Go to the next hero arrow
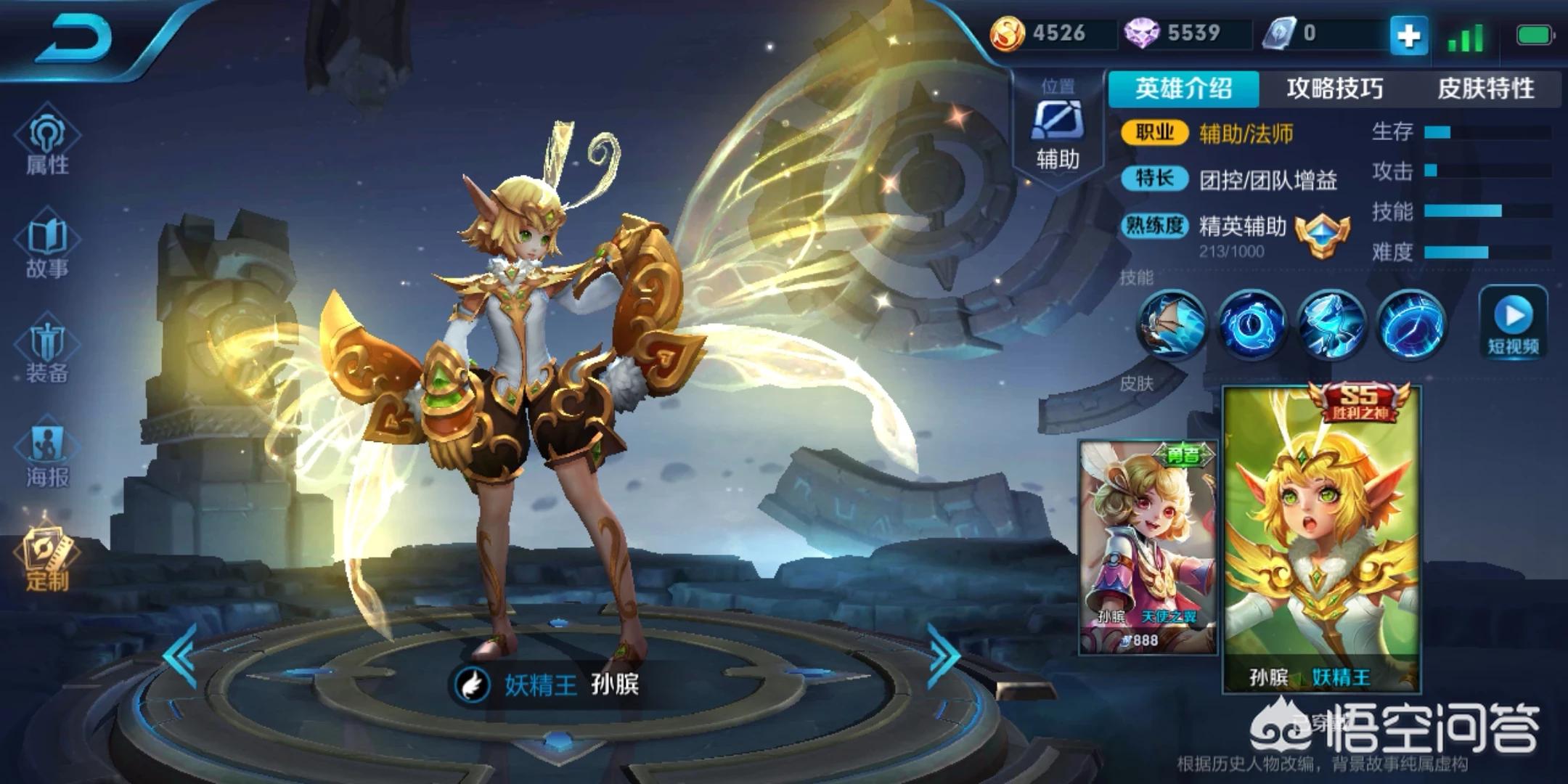 pos(944,656)
